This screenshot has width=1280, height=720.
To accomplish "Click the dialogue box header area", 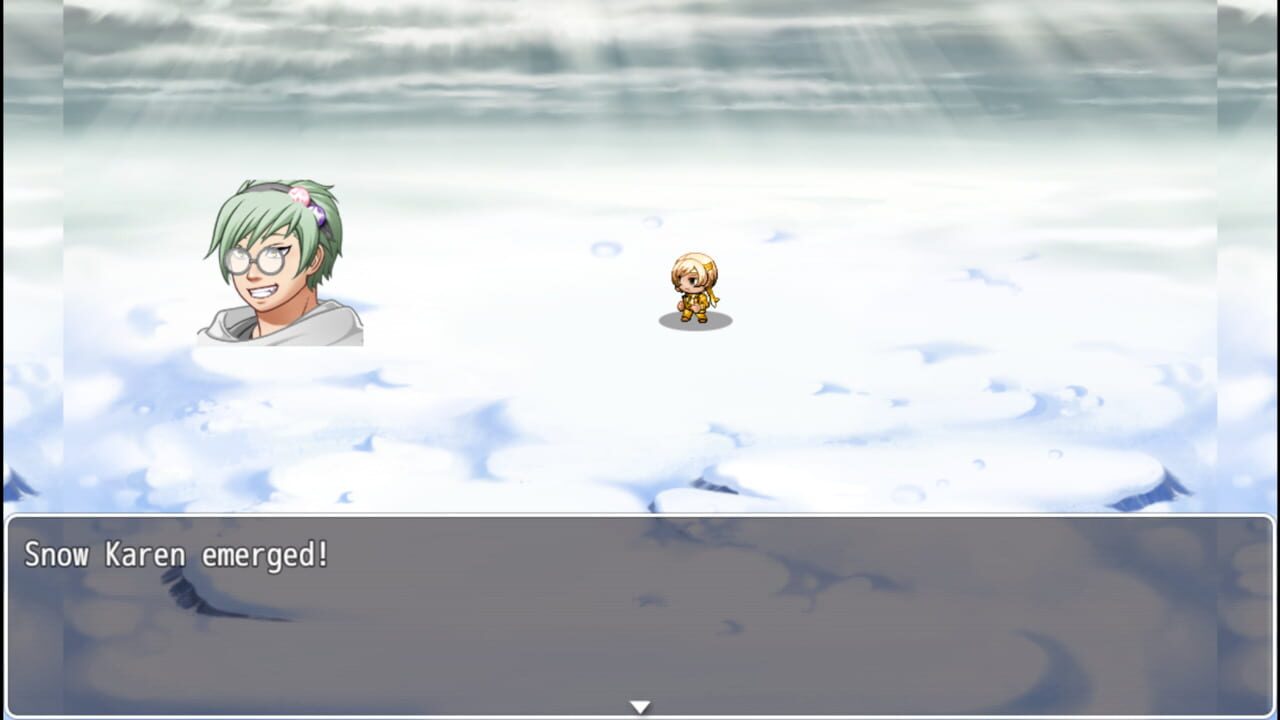I will click(x=640, y=530).
